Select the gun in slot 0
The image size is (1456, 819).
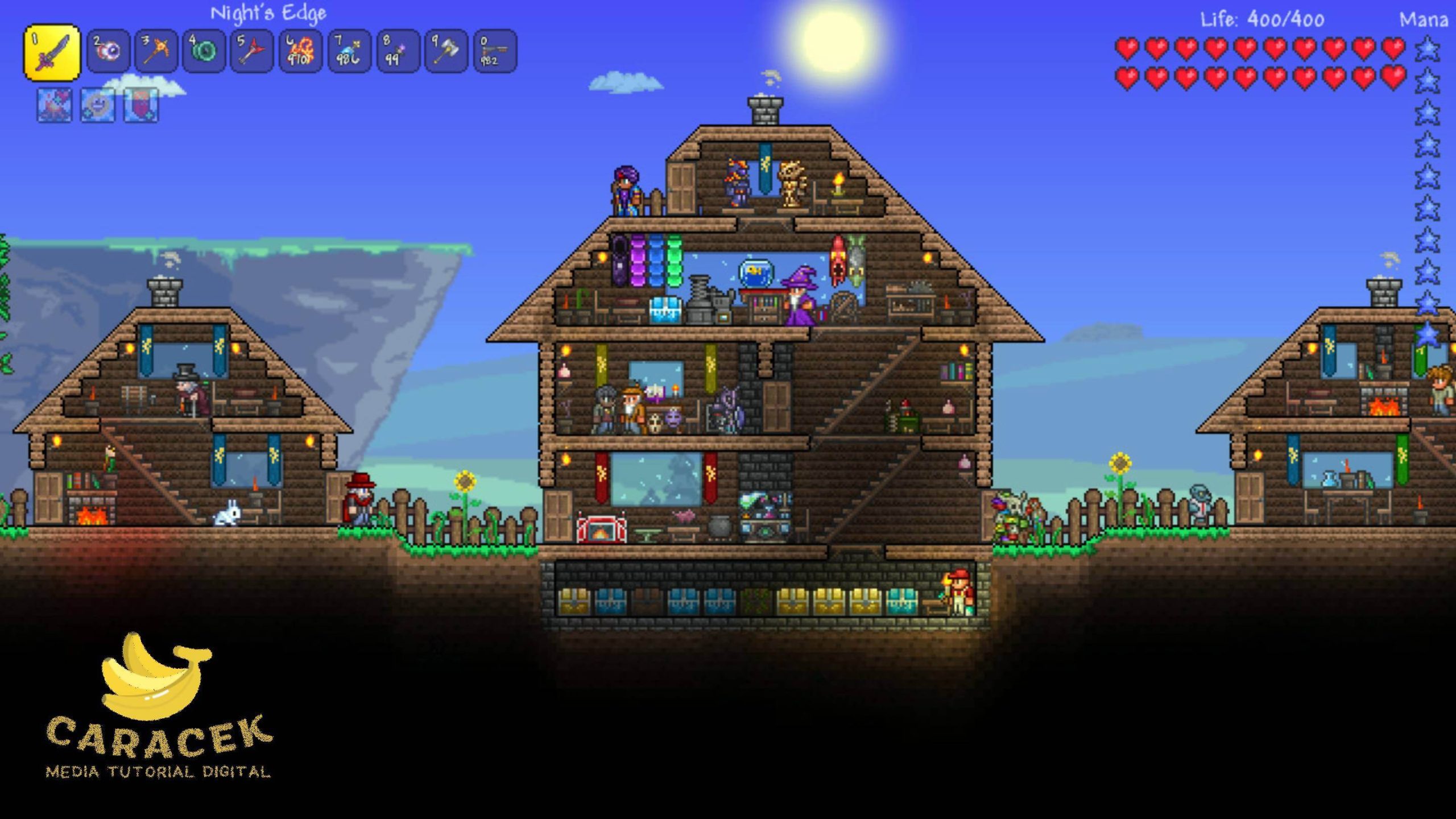(x=495, y=52)
